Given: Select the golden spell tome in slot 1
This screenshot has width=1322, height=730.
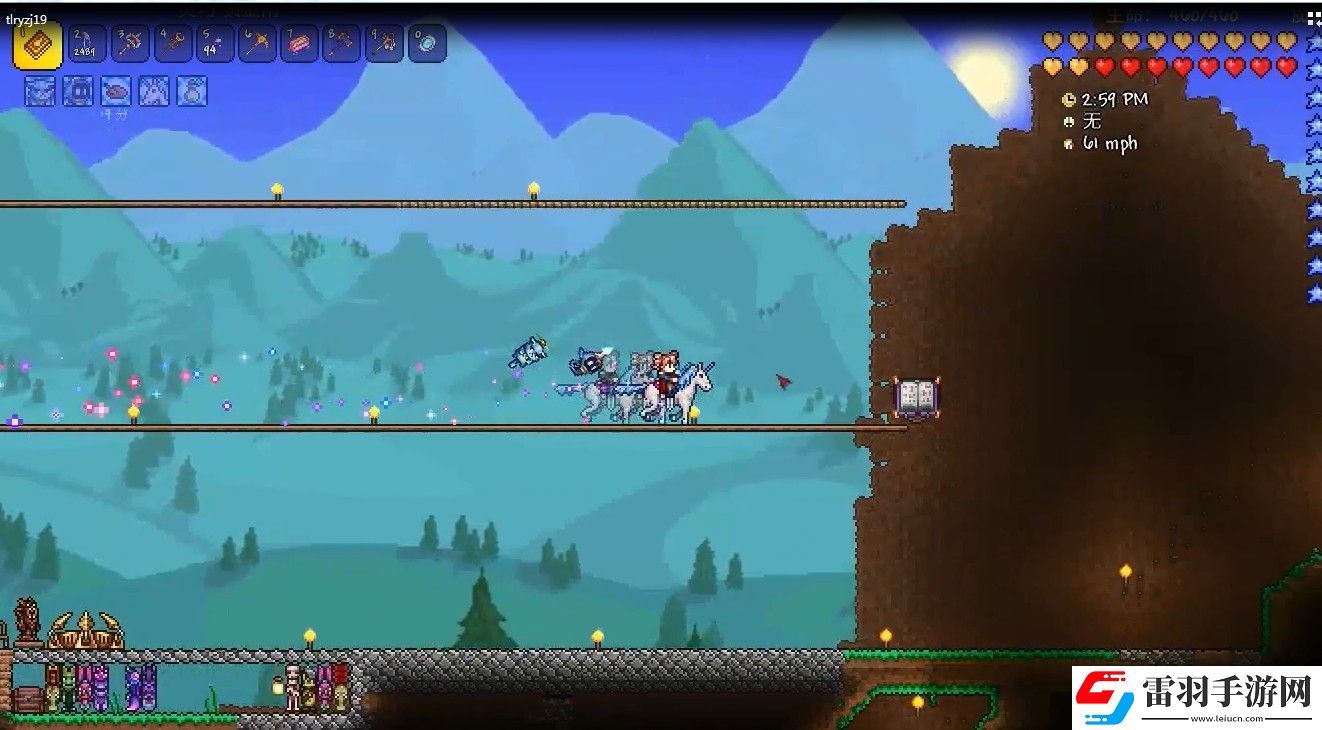Looking at the screenshot, I should click(37, 45).
